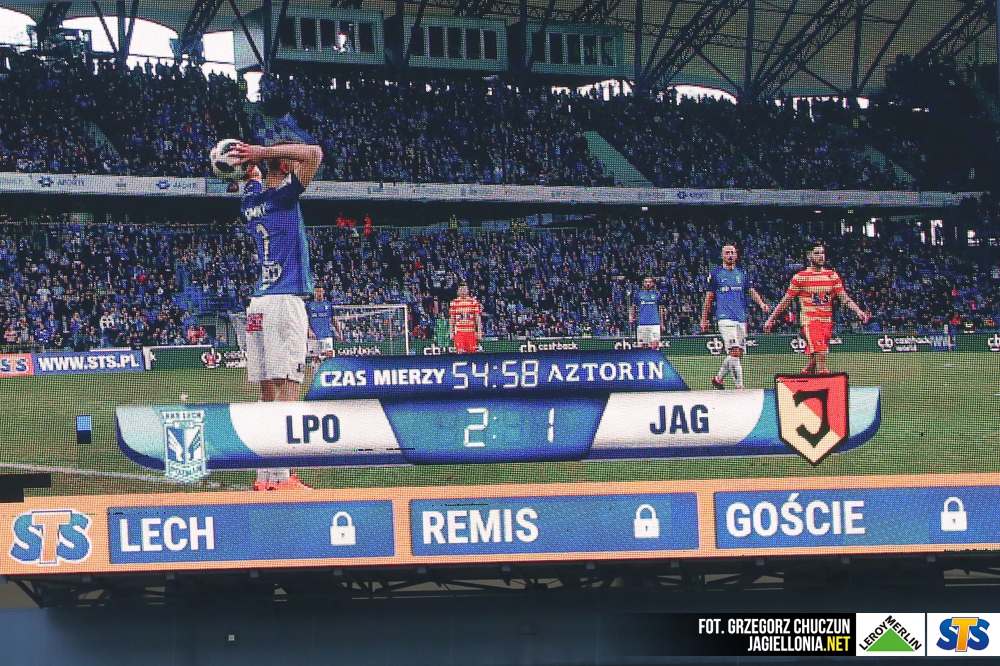
Task: Select the LECH bet option
Action: tap(250, 532)
